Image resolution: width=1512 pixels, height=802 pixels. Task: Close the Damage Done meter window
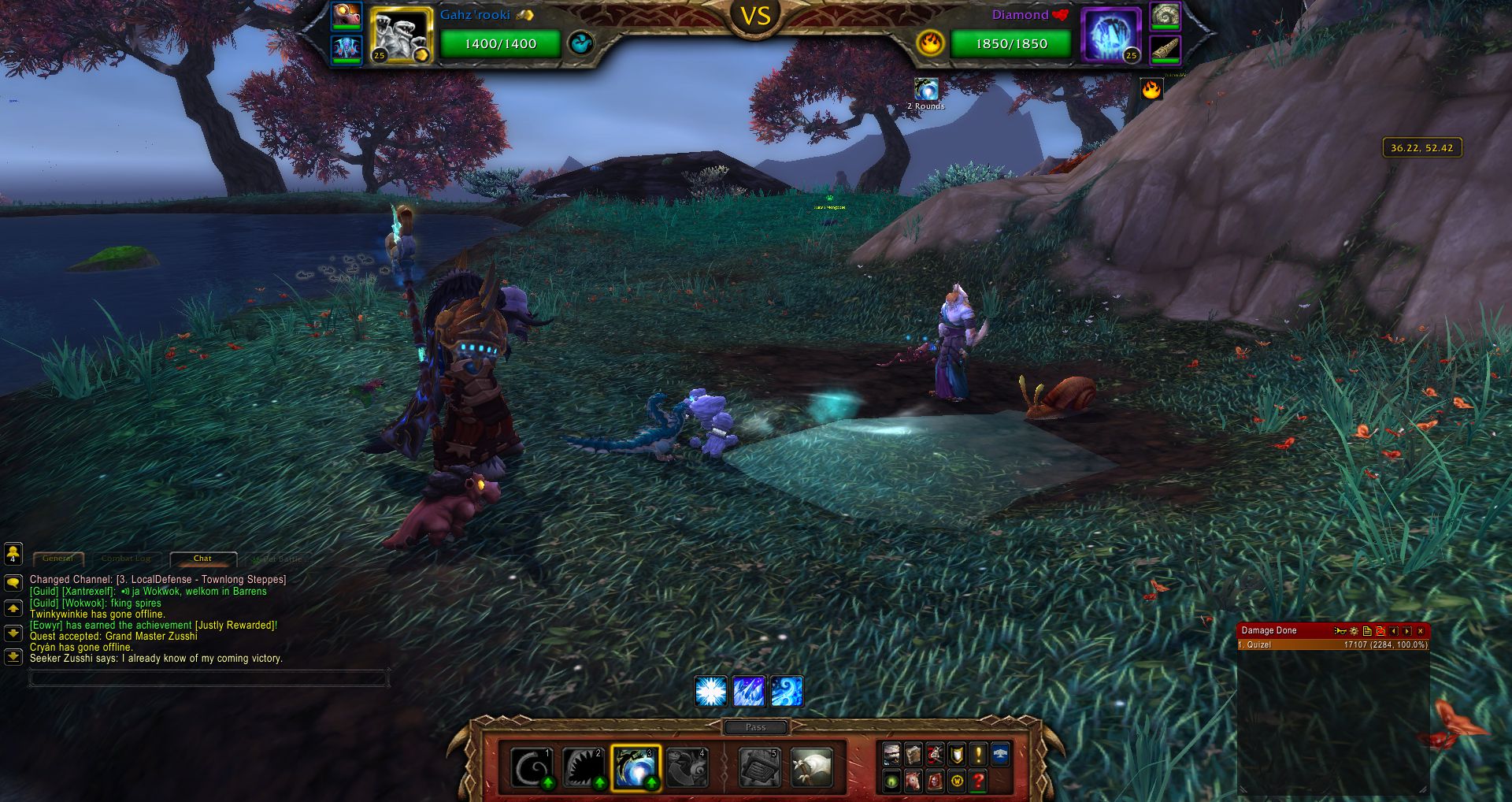(1421, 631)
